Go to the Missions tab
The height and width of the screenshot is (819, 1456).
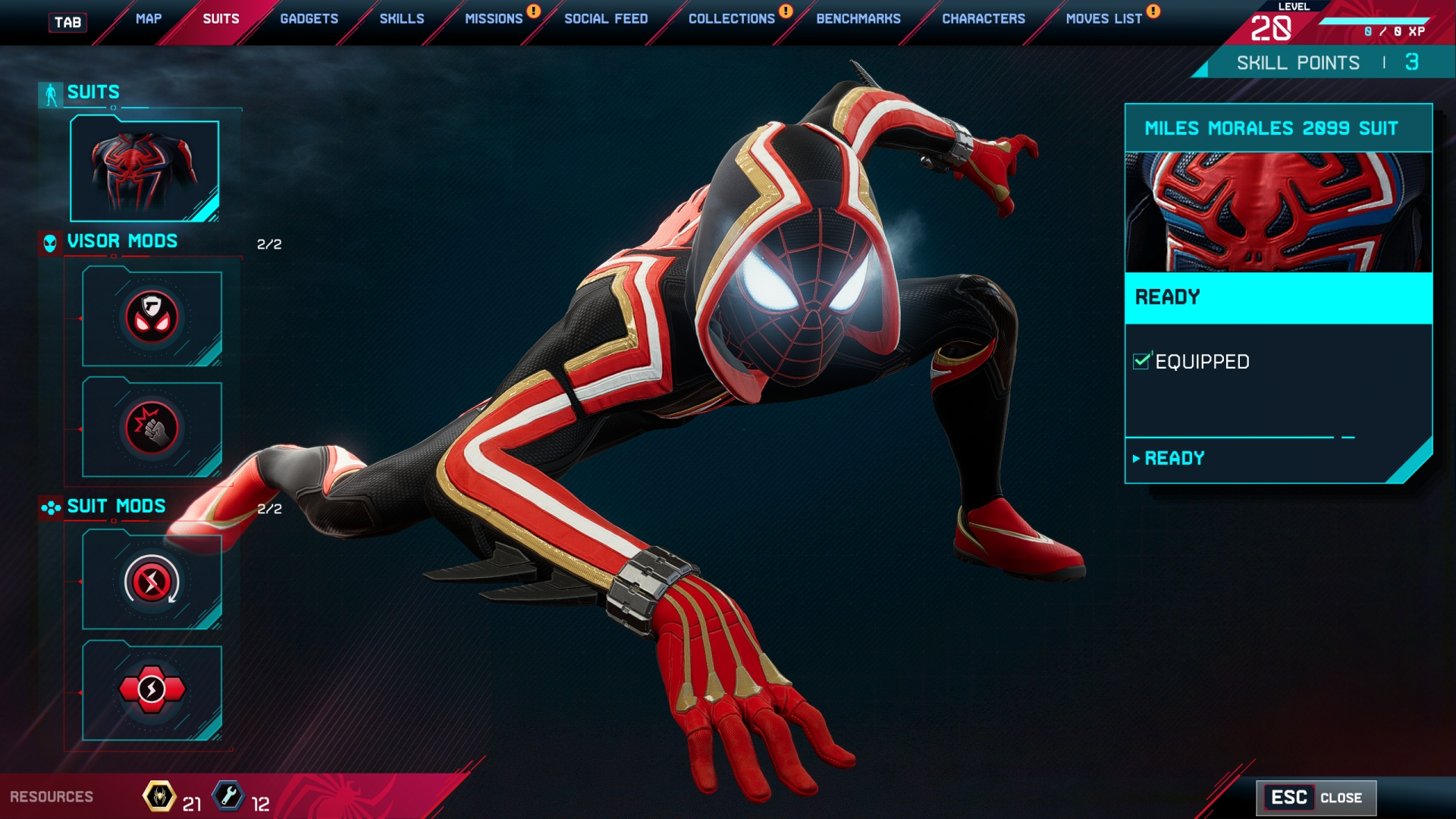tap(494, 19)
